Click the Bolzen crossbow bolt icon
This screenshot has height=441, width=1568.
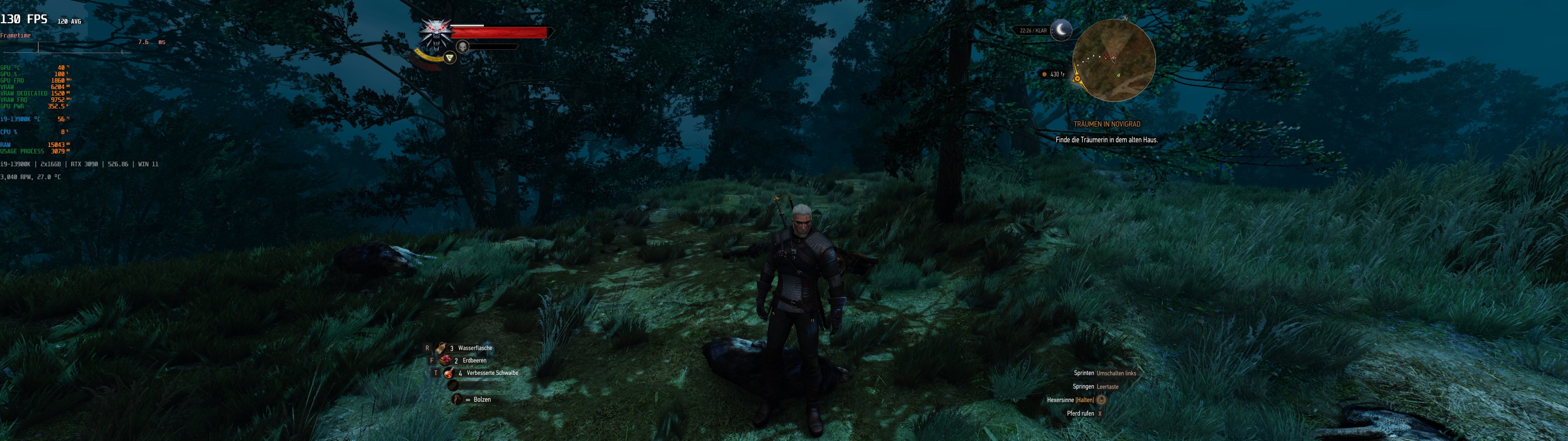coord(457,400)
